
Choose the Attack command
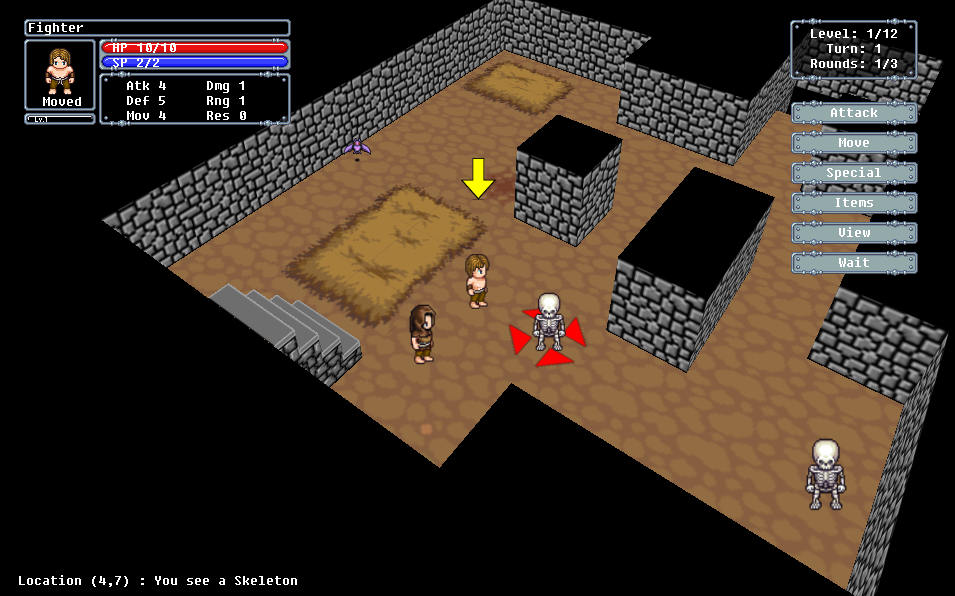tap(854, 113)
